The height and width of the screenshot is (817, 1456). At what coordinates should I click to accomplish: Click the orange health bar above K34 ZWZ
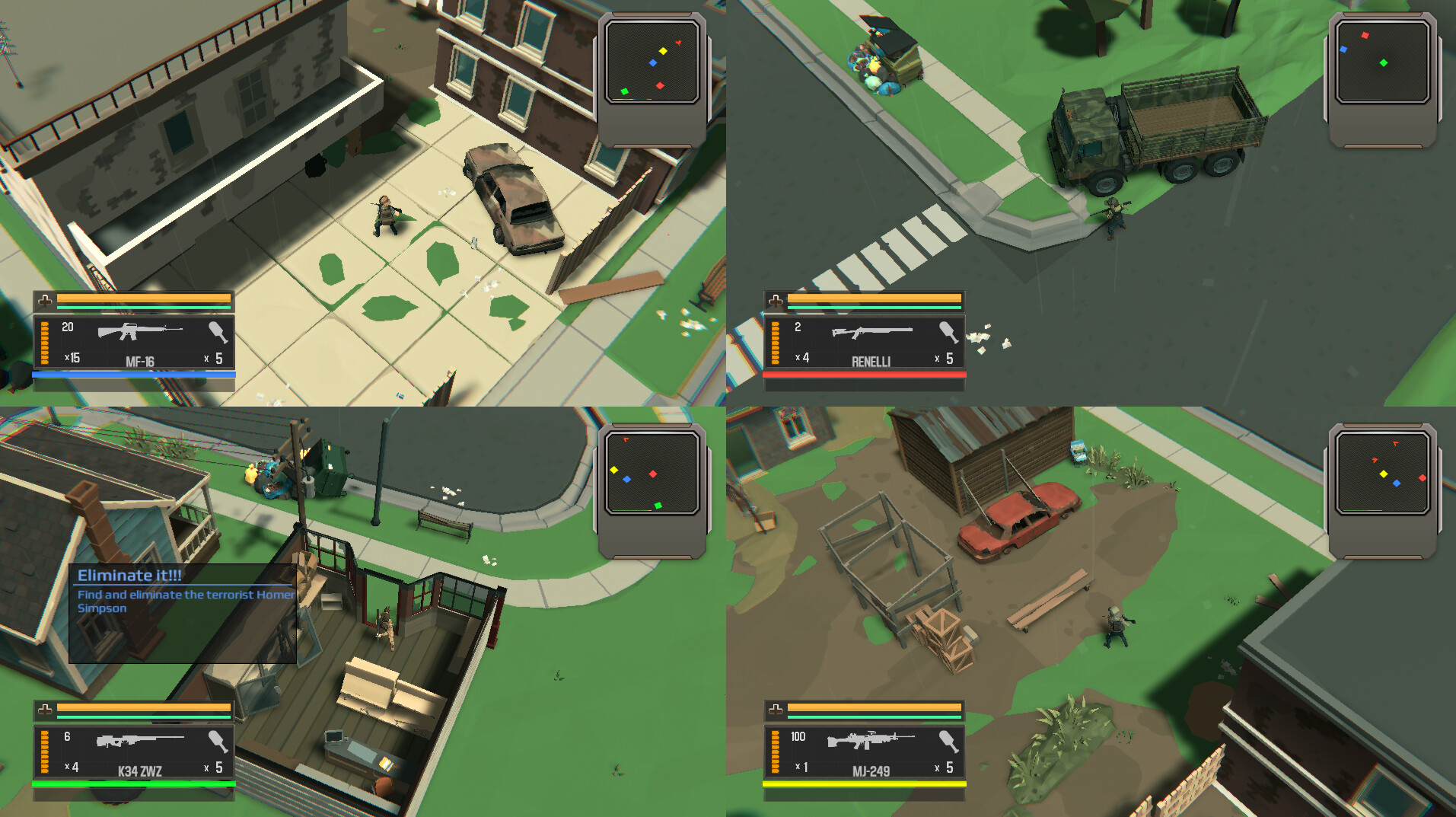click(x=142, y=707)
